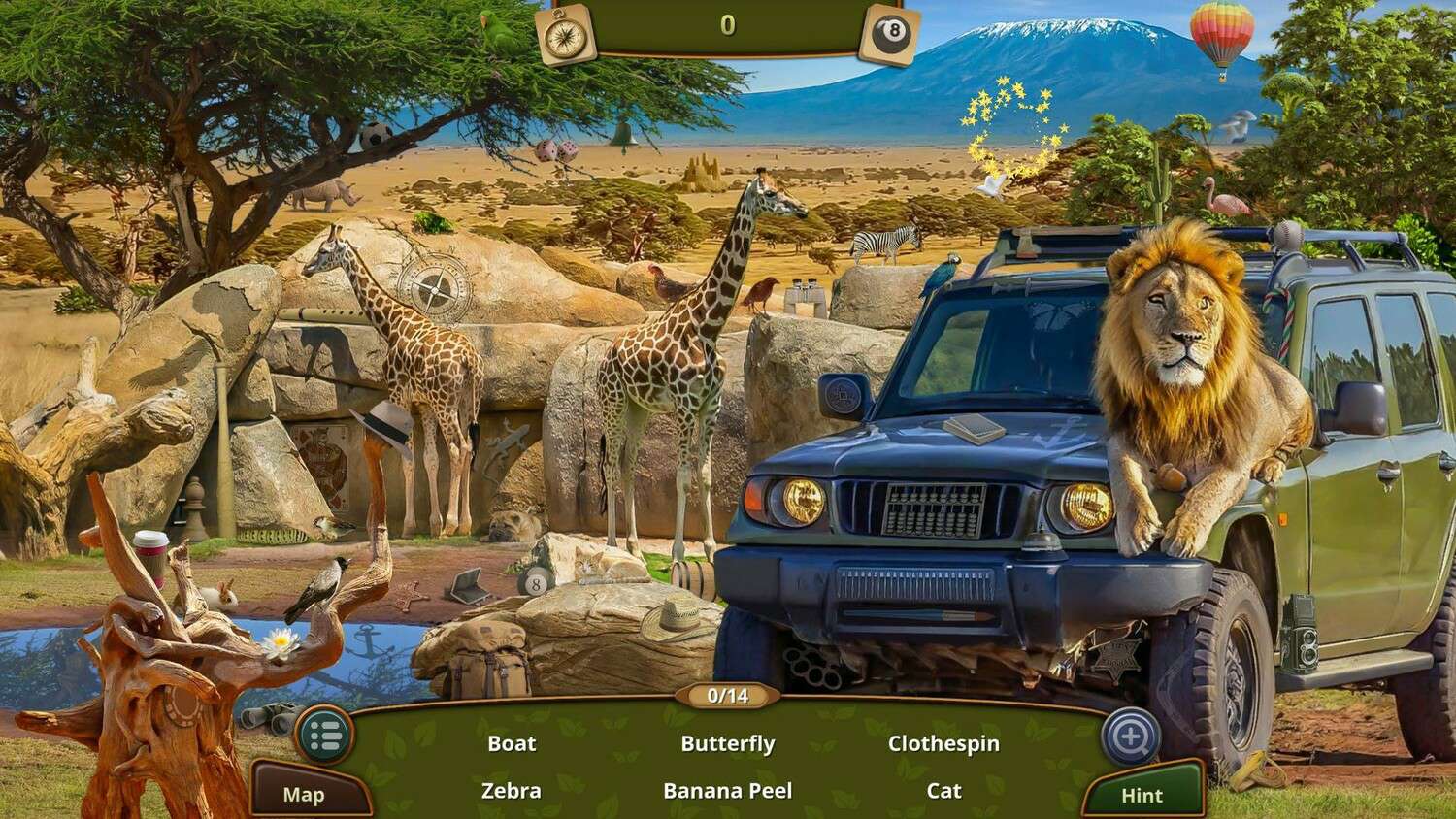Screen dimensions: 1456x819
Task: Choose Banana Peel in the item list
Action: 728,791
